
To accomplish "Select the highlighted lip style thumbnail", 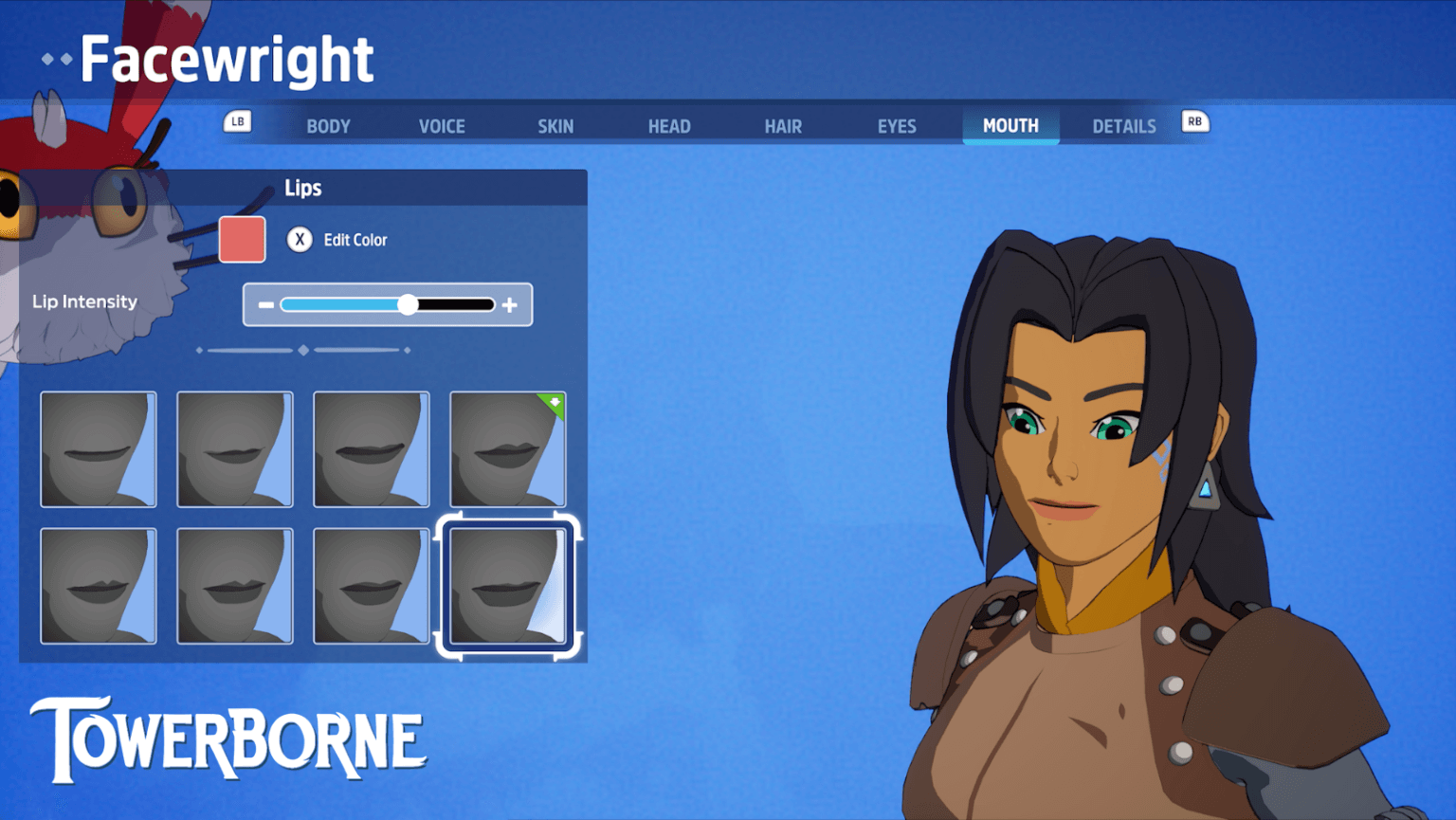I will click(x=507, y=587).
